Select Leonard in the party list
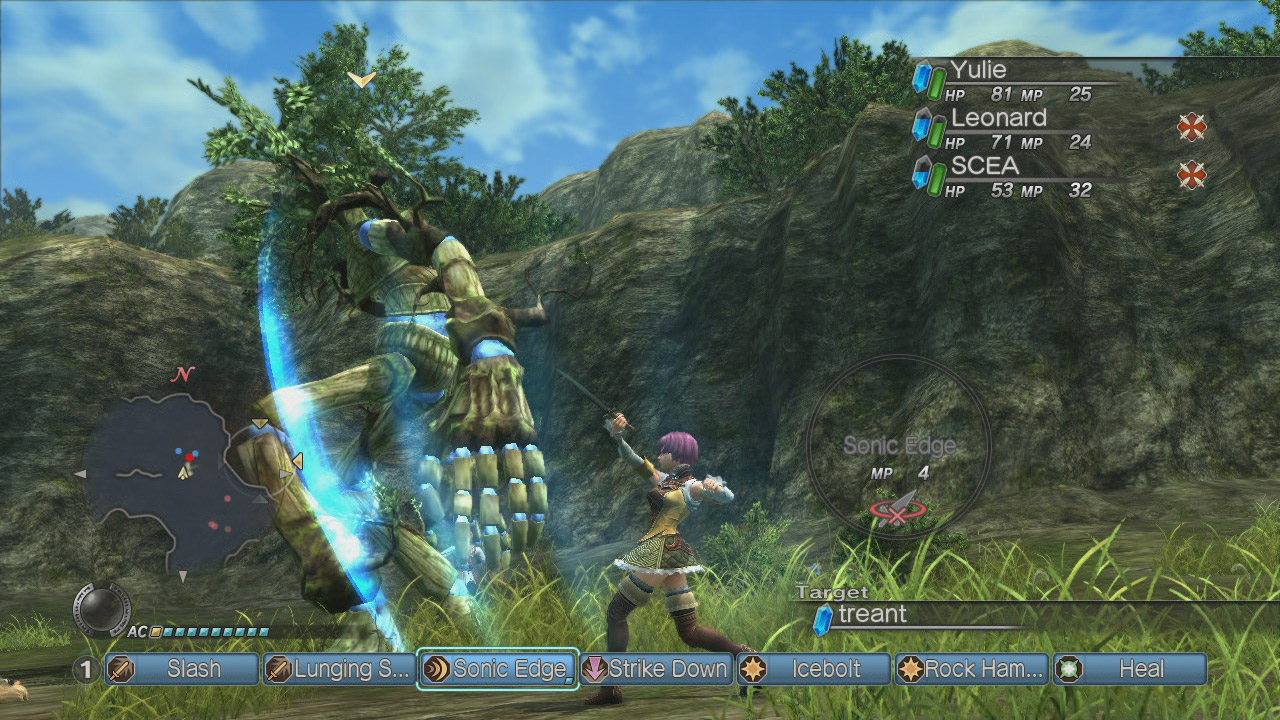The height and width of the screenshot is (720, 1280). [1010, 128]
